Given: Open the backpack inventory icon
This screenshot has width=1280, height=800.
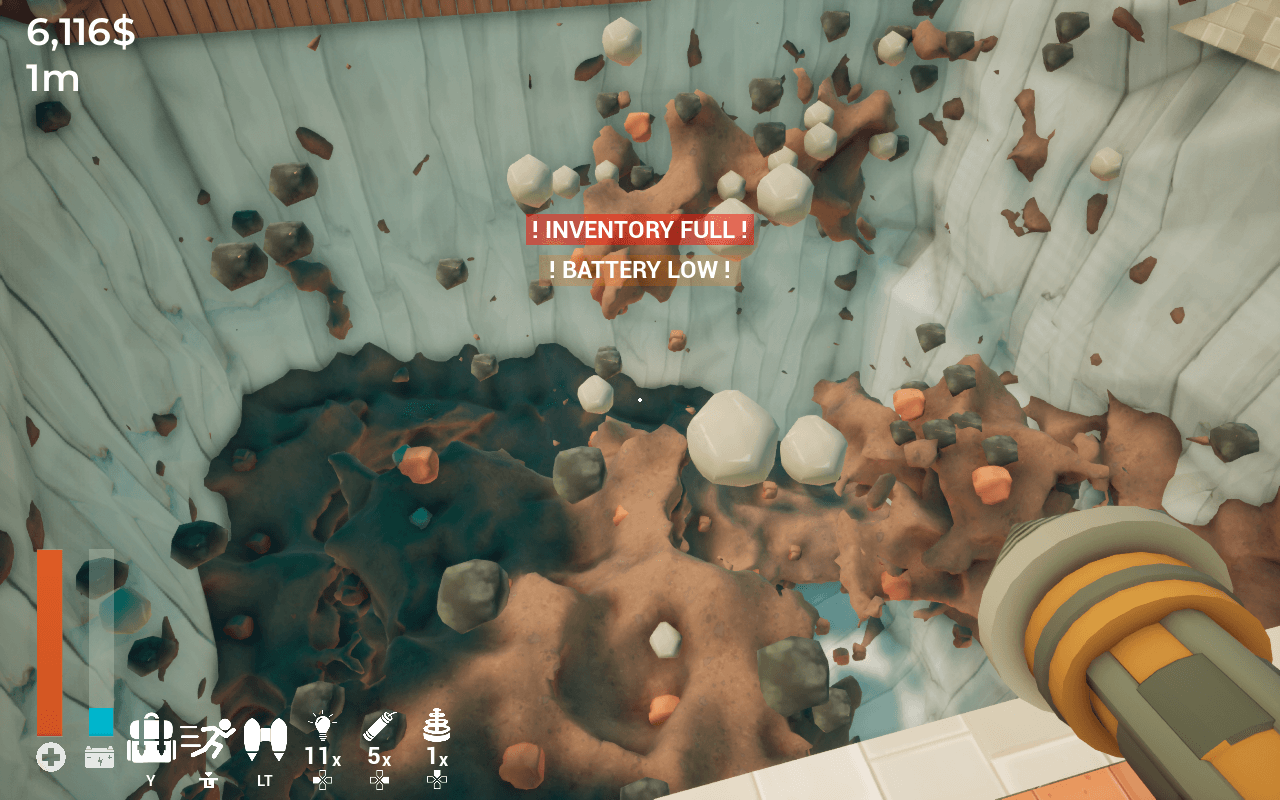Looking at the screenshot, I should pos(151,740).
